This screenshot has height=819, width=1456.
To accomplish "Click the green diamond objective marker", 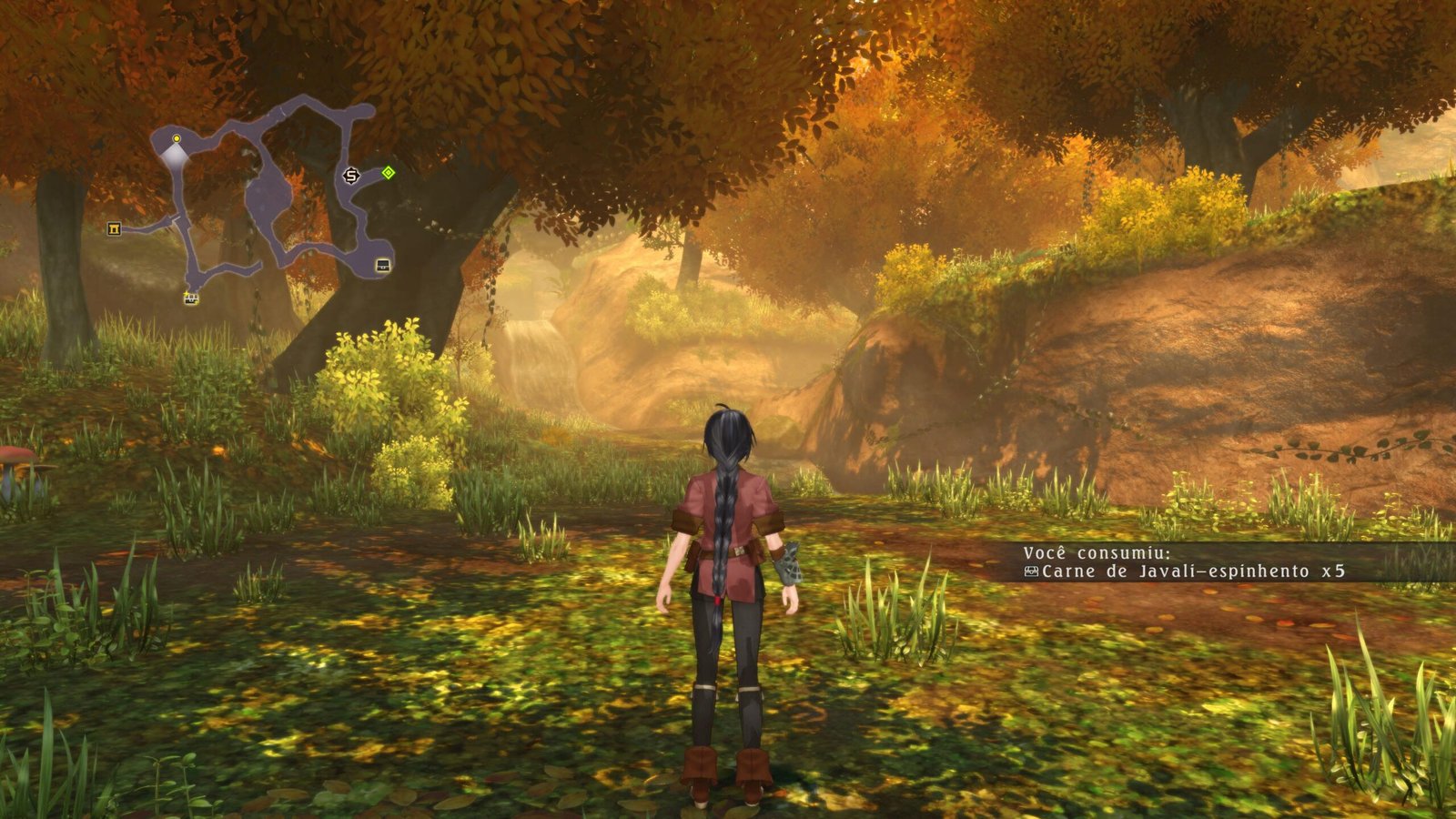I will [389, 172].
